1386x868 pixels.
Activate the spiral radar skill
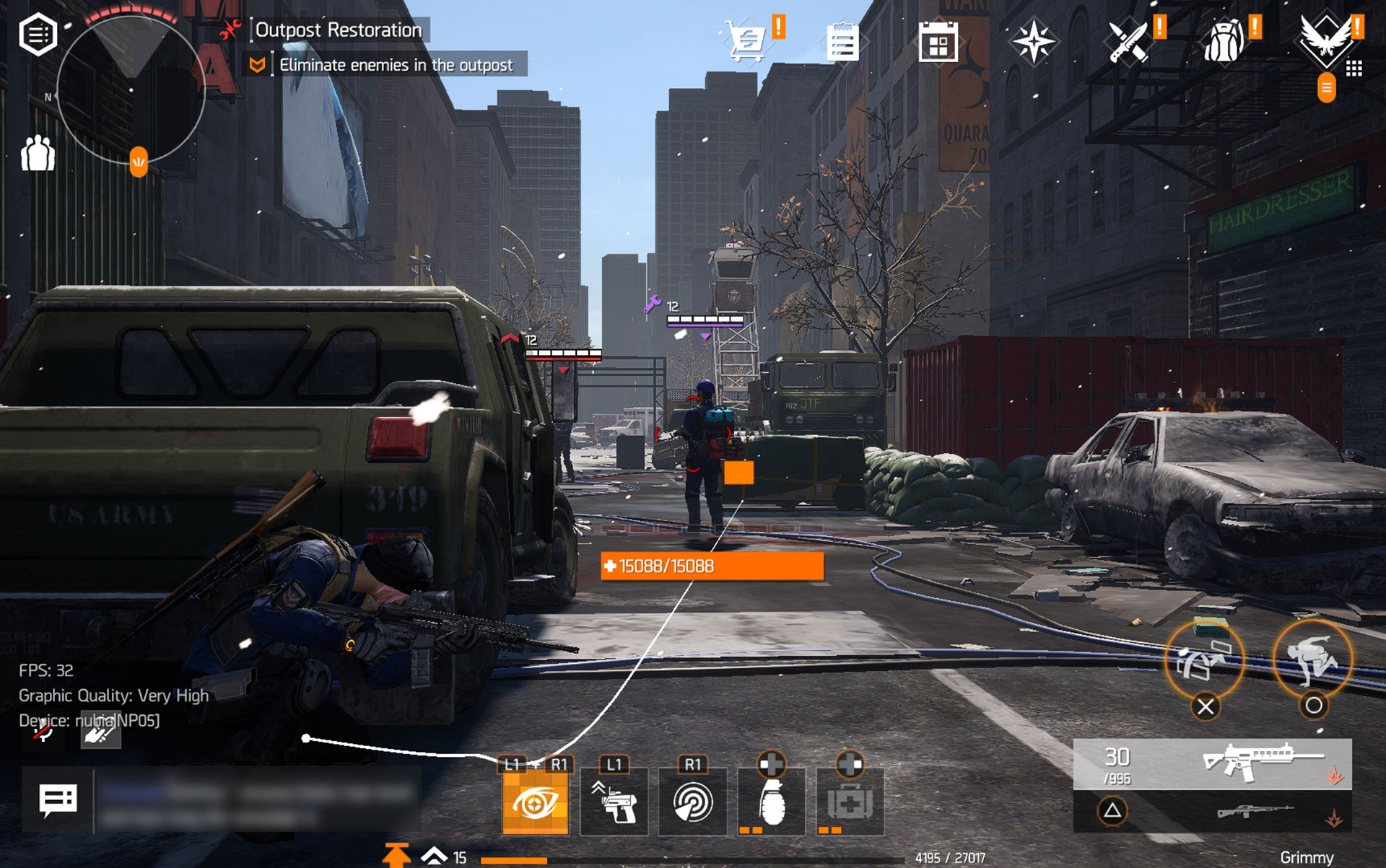693,802
